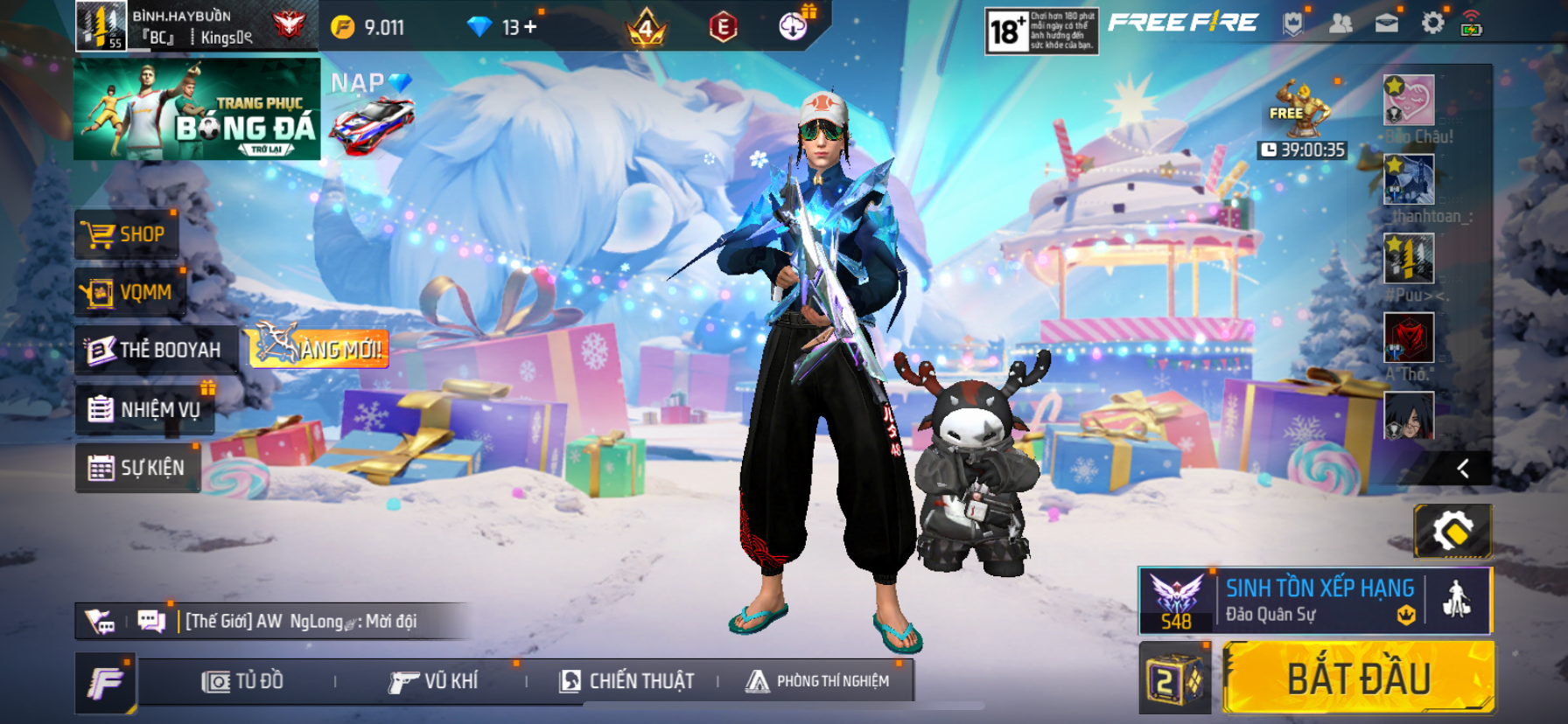Add diamonds with the plus button
This screenshot has height=724, width=1568.
point(530,27)
